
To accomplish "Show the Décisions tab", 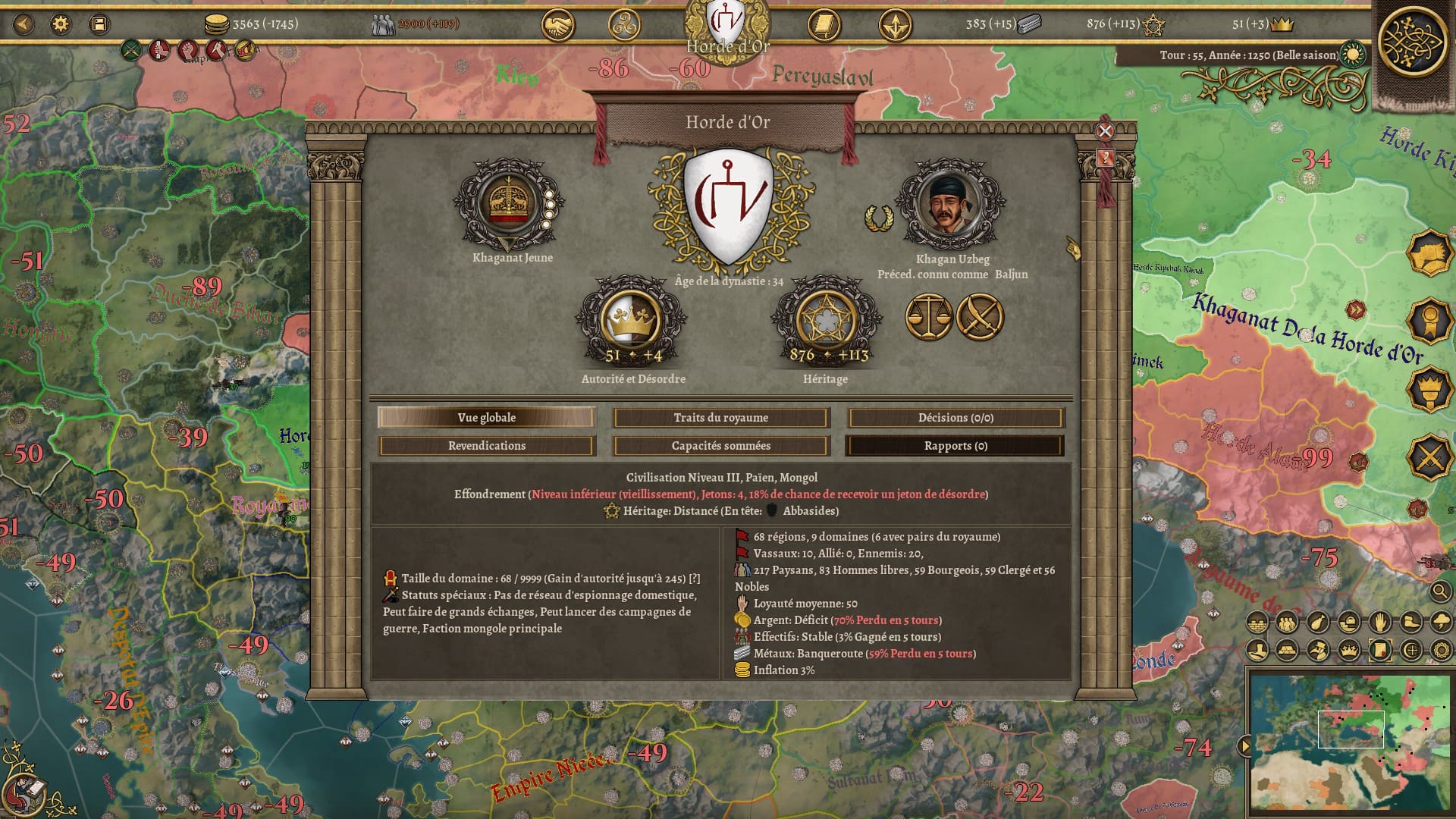I will pyautogui.click(x=955, y=418).
